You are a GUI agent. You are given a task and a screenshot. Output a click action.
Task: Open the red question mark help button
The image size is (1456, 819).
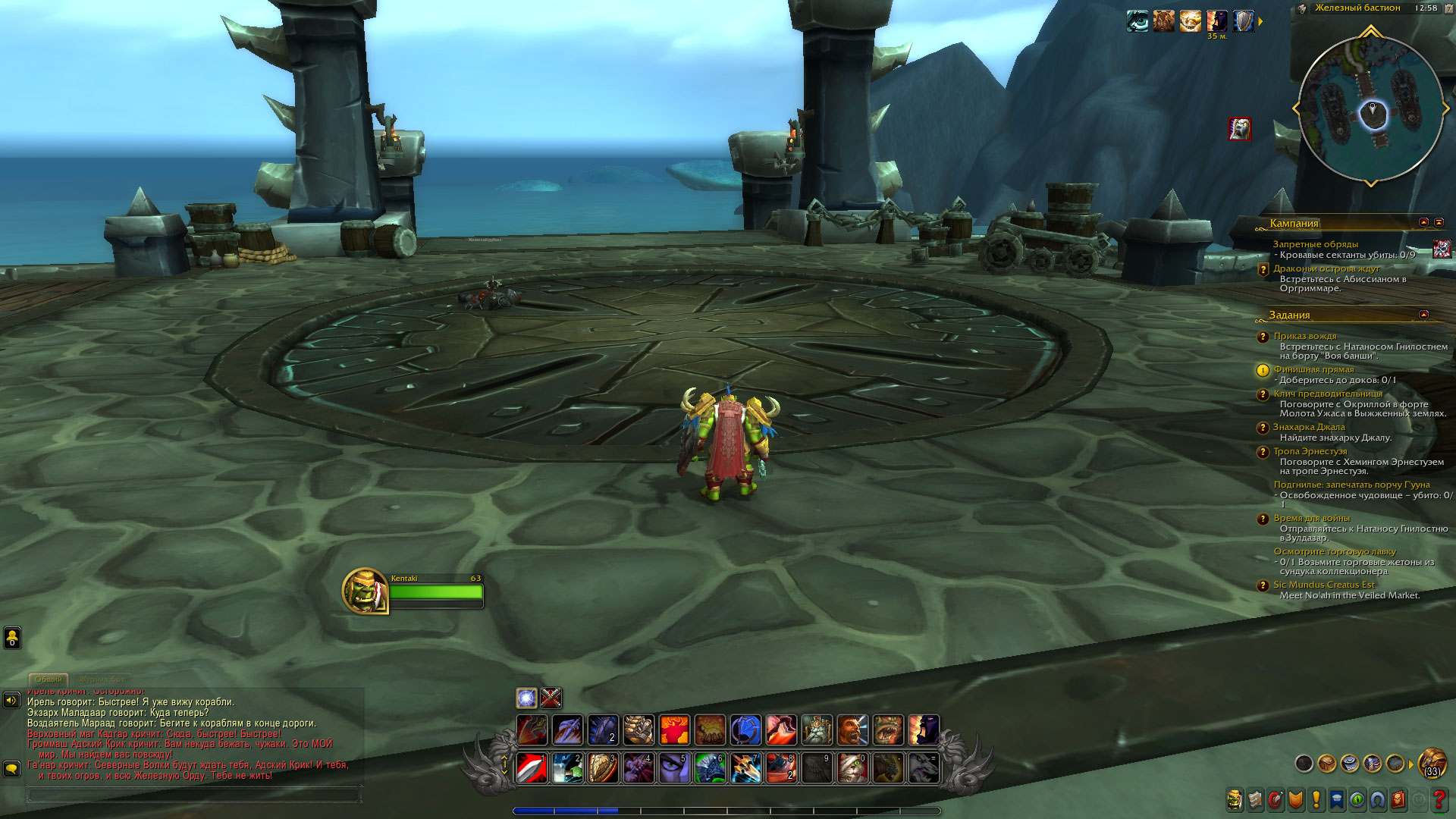tap(1439, 799)
